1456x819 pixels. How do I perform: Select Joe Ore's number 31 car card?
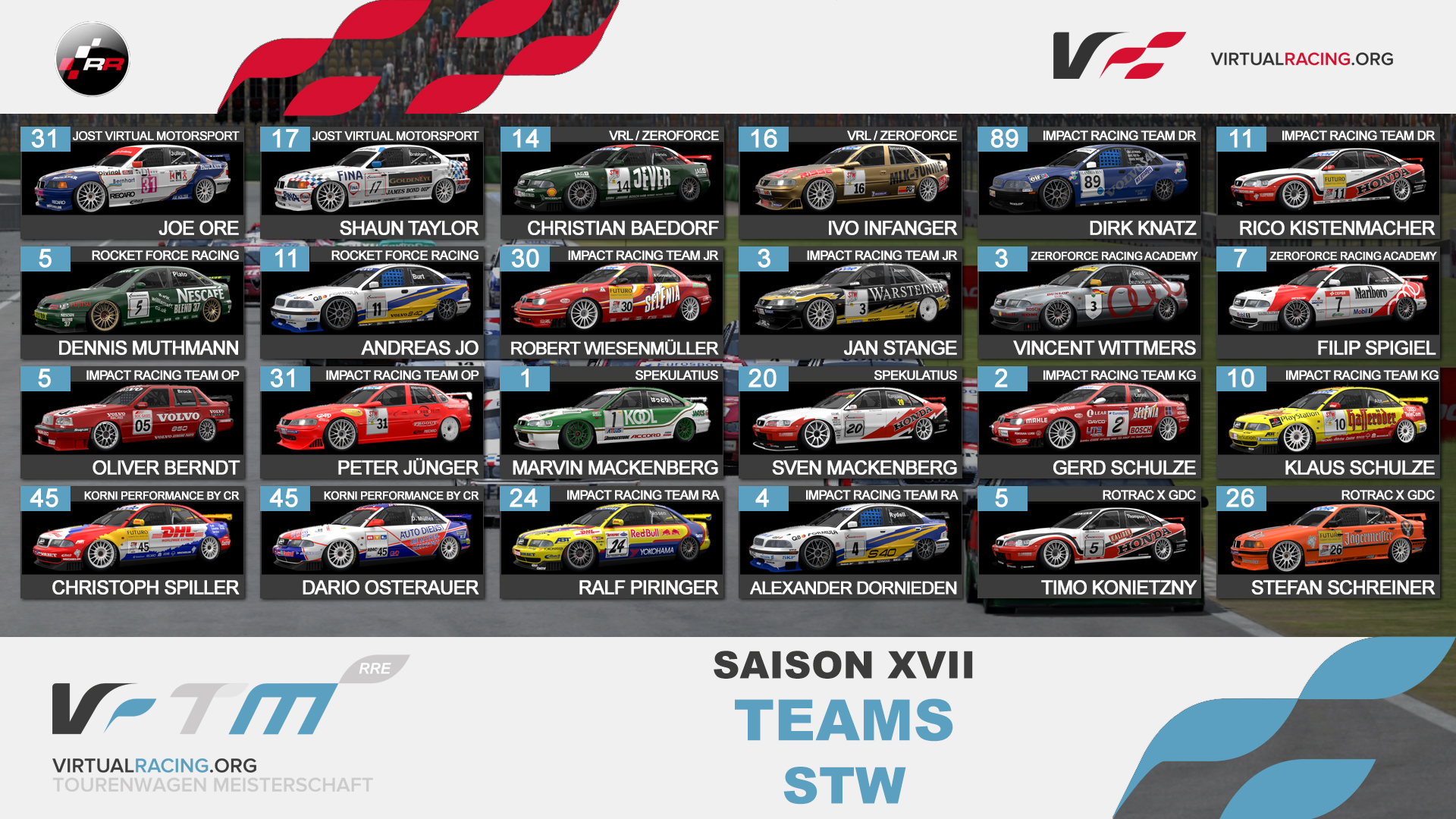[x=133, y=182]
